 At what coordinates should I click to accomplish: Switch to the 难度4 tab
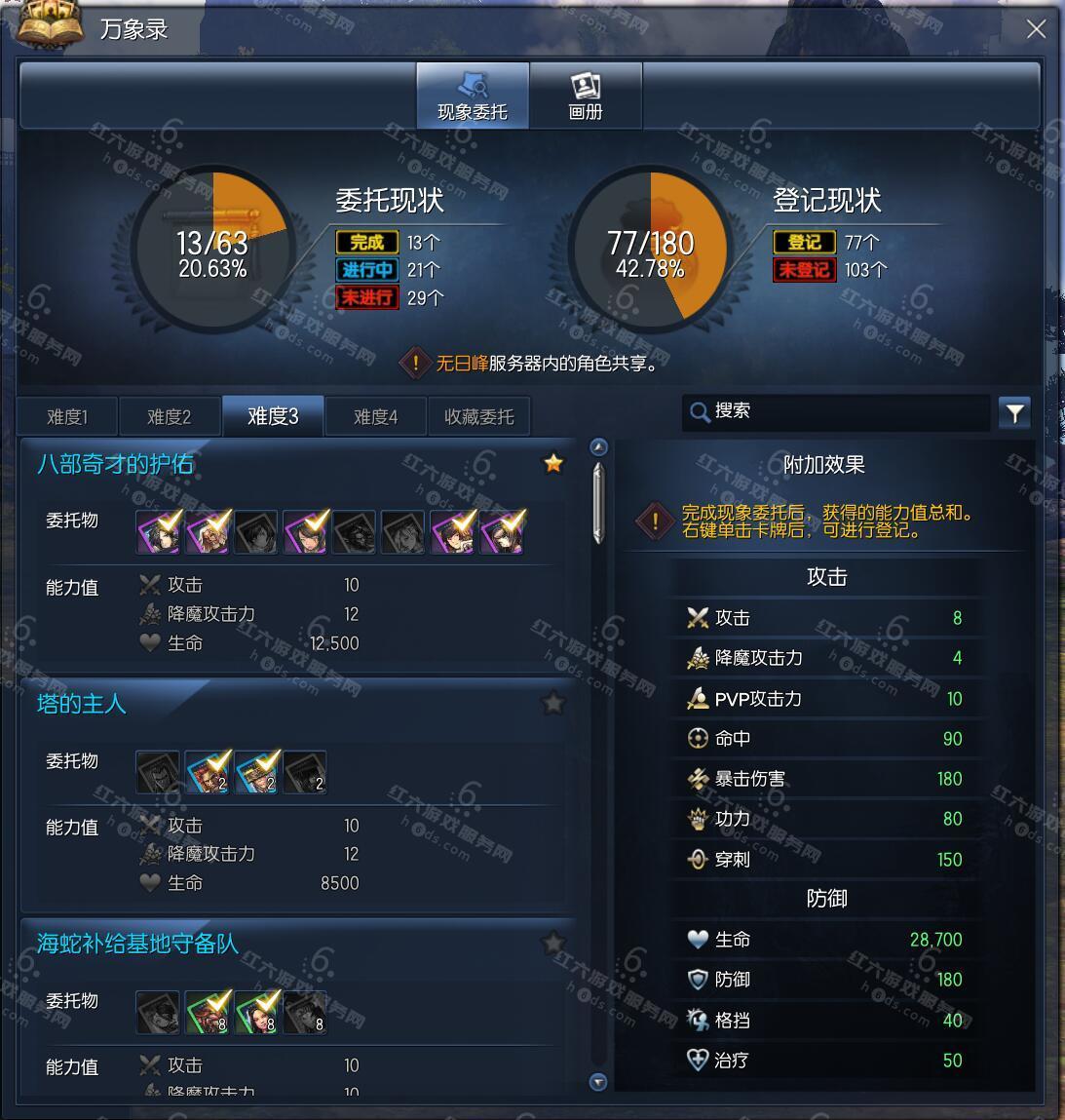pos(375,417)
